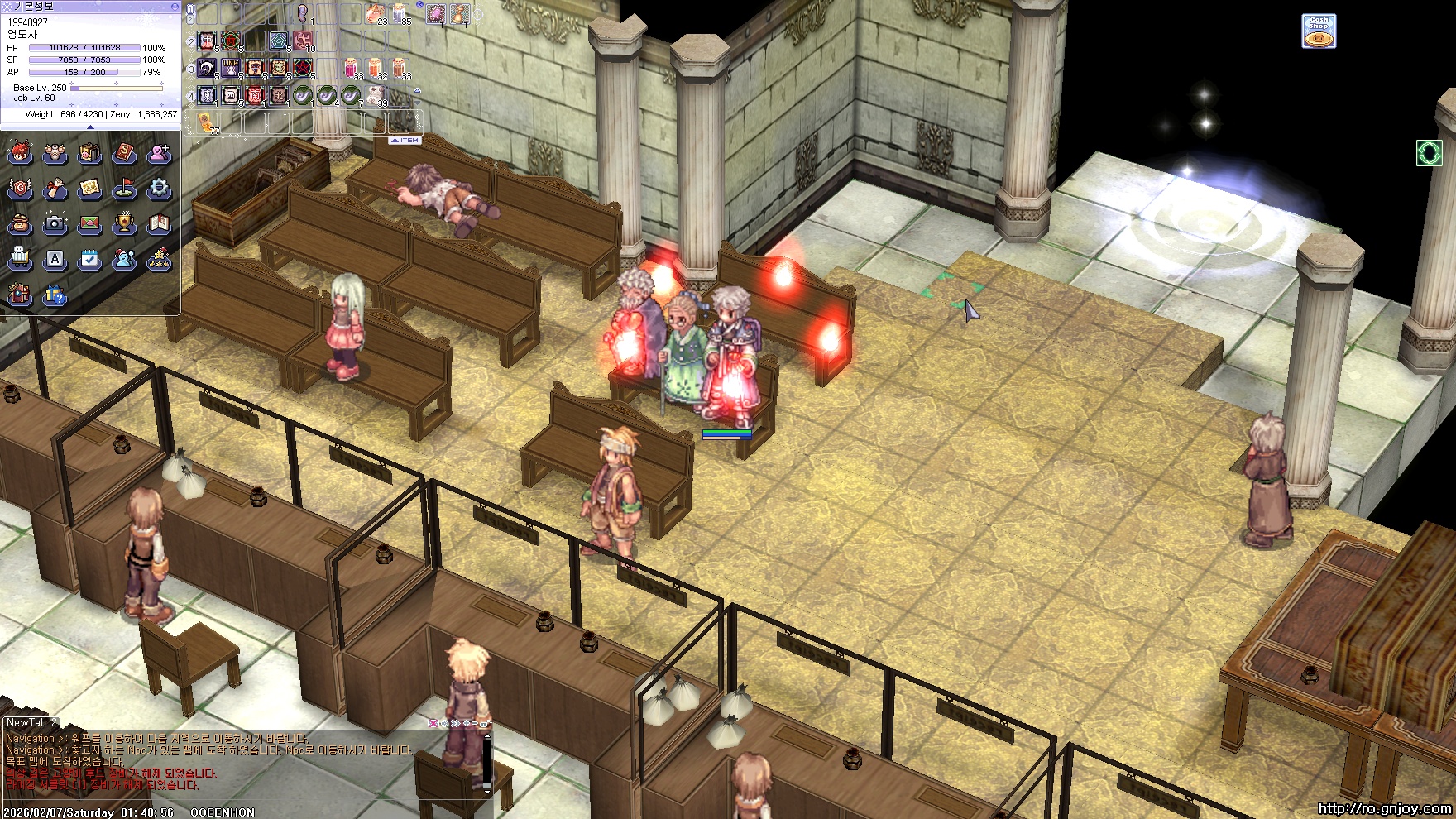Open the world map parchment icon
The height and width of the screenshot is (819, 1456).
point(89,189)
